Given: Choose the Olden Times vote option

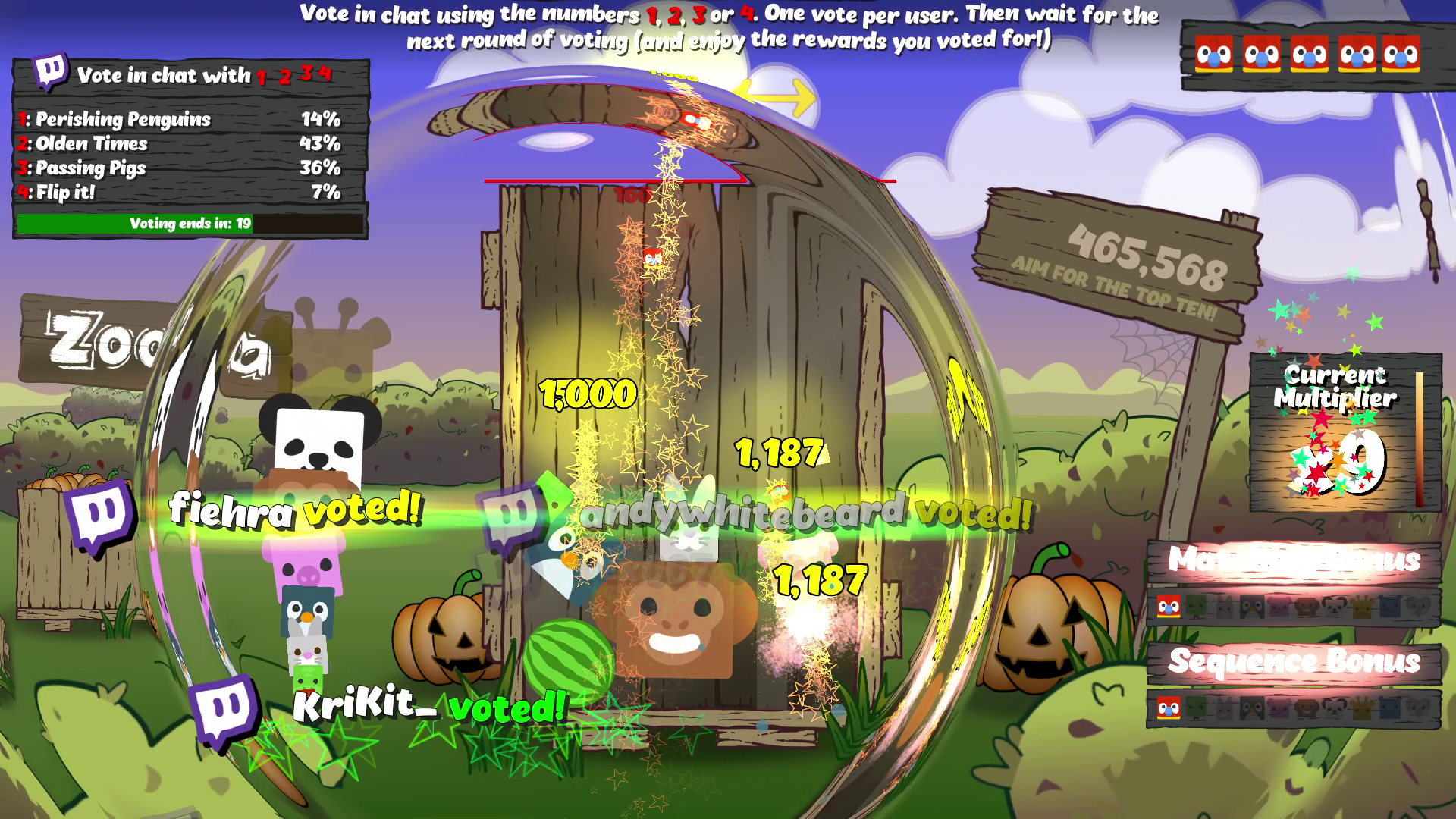Looking at the screenshot, I should pyautogui.click(x=91, y=143).
